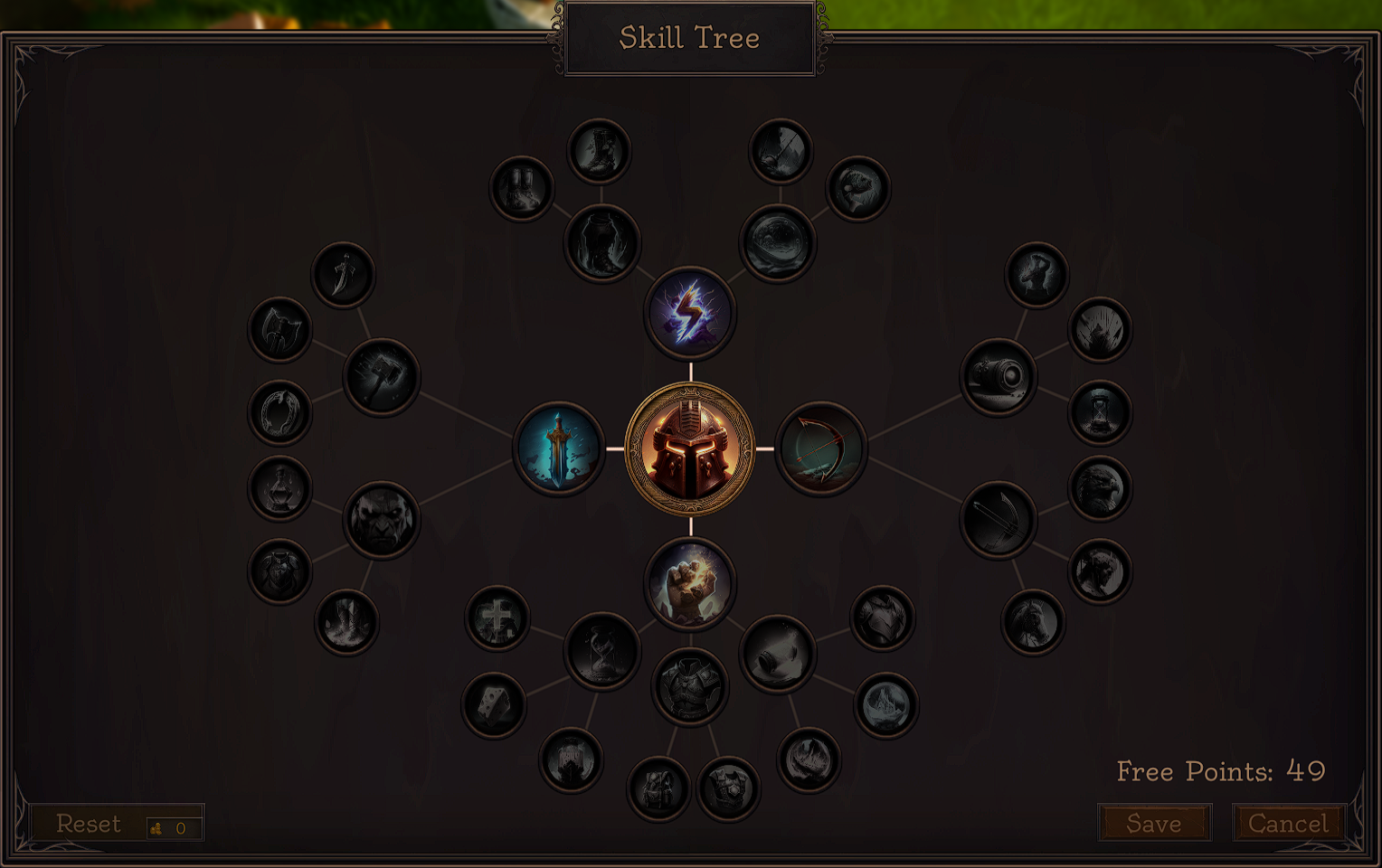Choose the double-bladed axe skill node
The image size is (1382, 868).
(280, 329)
